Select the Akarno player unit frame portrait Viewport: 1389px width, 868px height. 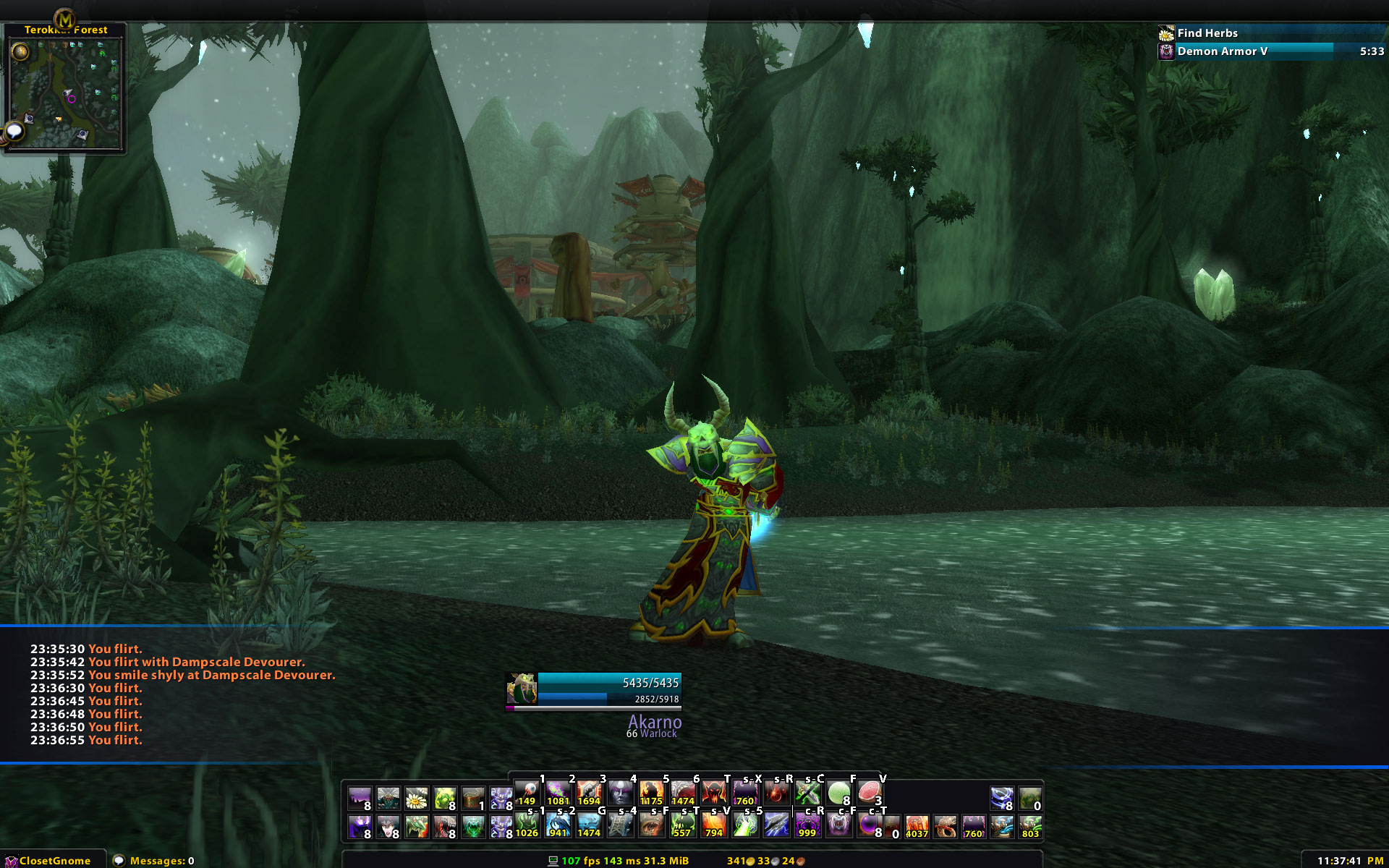(x=521, y=689)
